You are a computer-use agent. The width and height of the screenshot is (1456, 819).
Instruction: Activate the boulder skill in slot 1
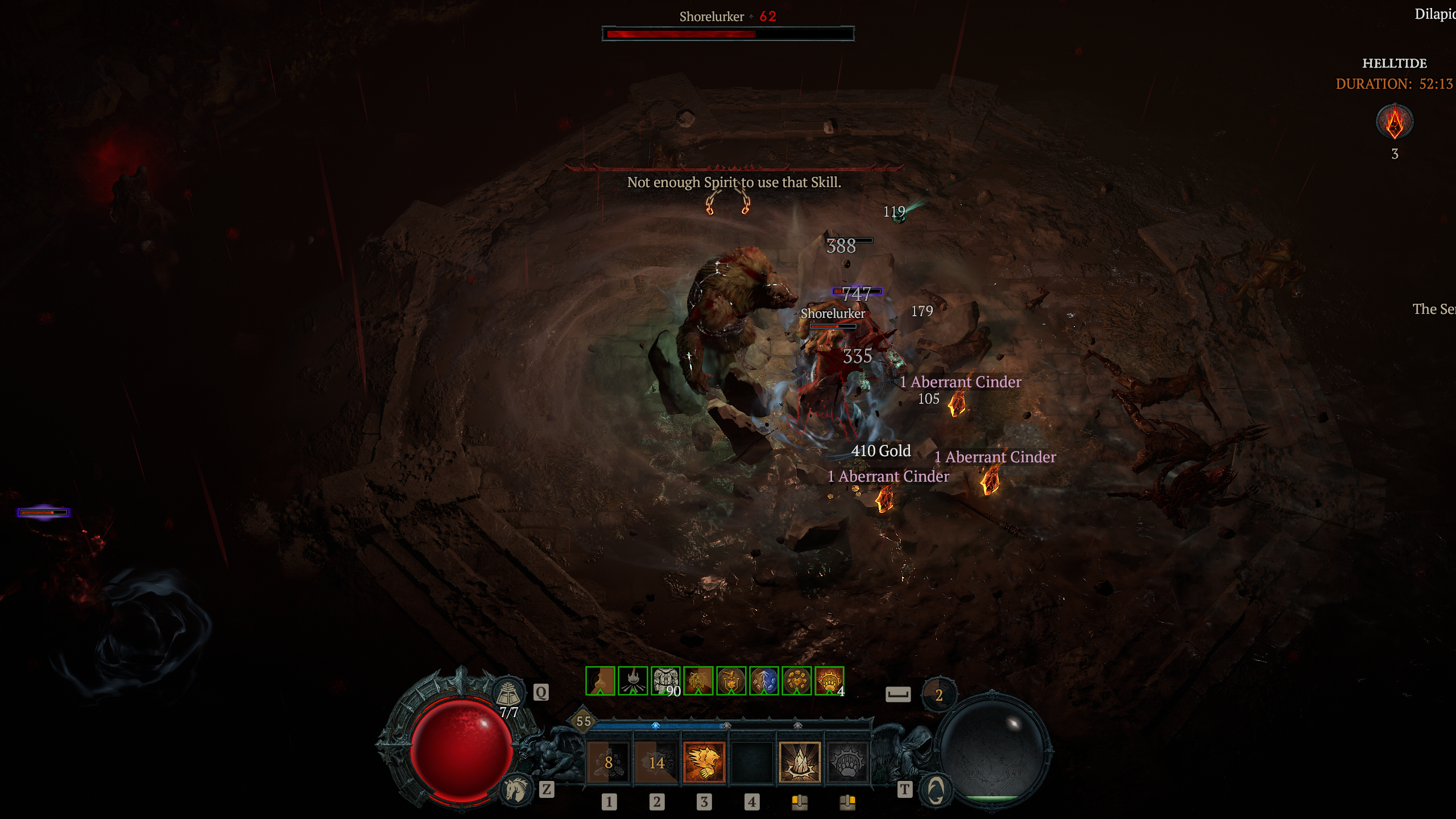(608, 762)
